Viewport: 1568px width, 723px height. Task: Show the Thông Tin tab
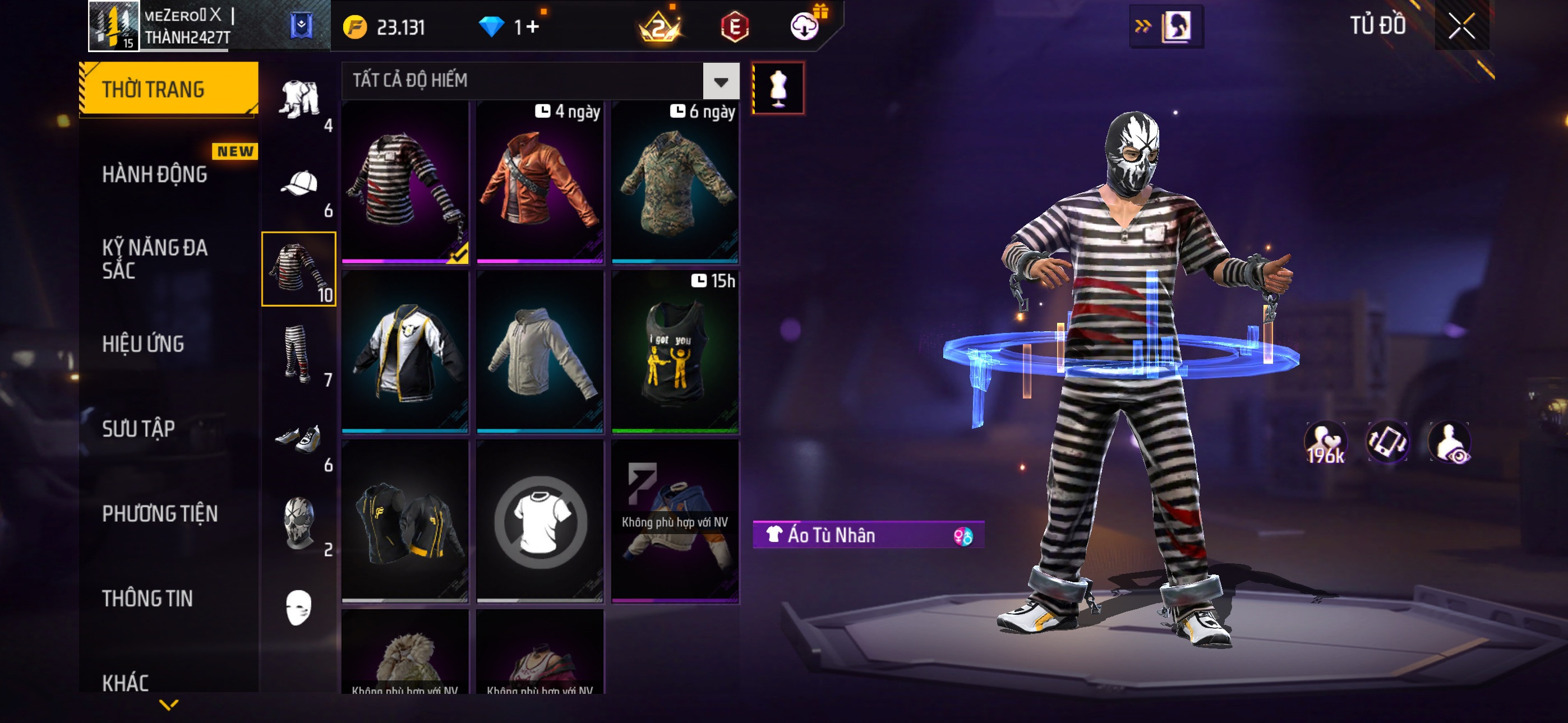[147, 598]
